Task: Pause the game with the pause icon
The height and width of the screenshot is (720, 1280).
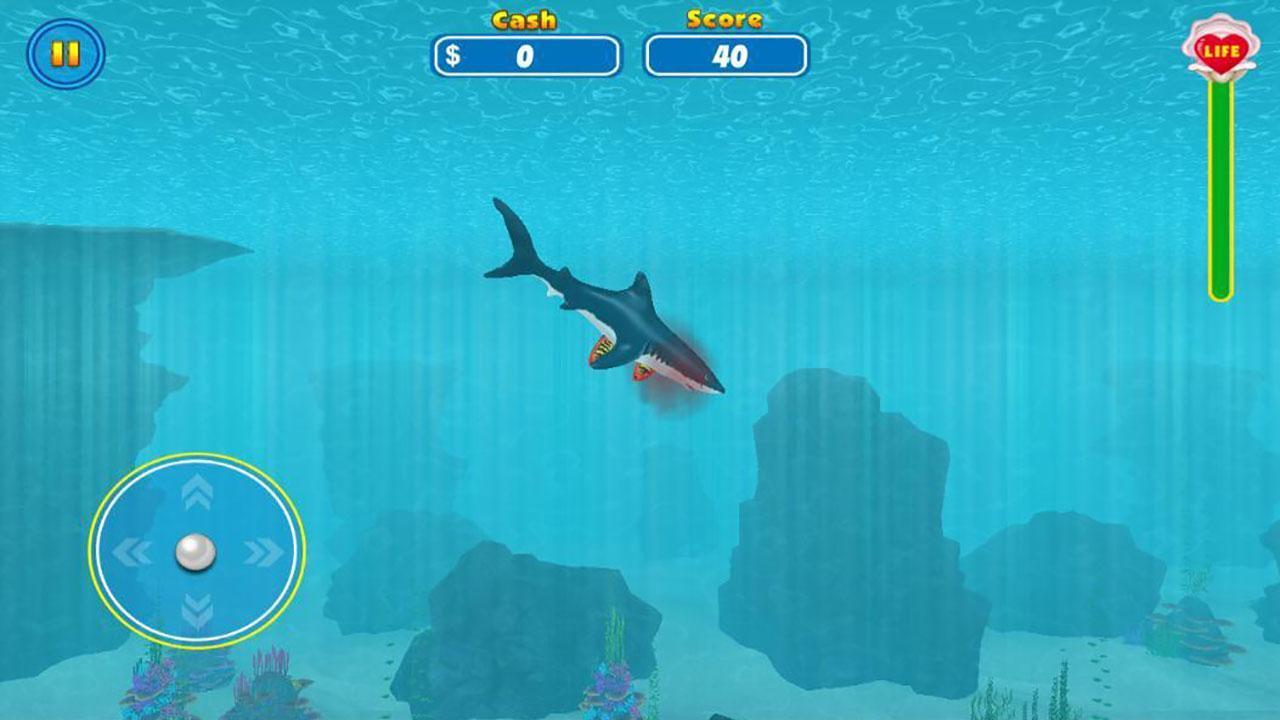Action: click(66, 52)
